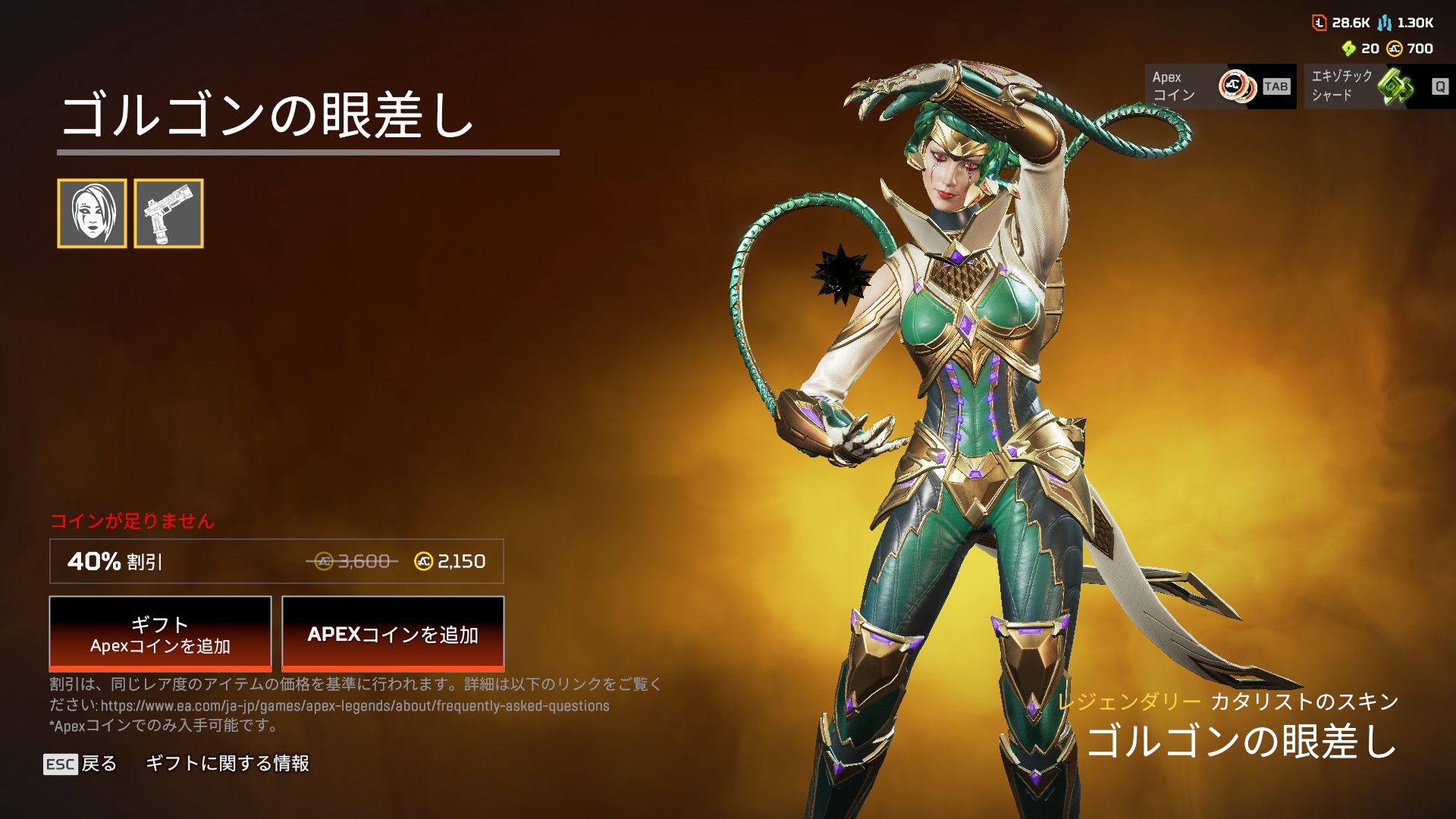This screenshot has width=1456, height=819.
Task: Open the Apex コイン currency tab
Action: [x=1220, y=86]
